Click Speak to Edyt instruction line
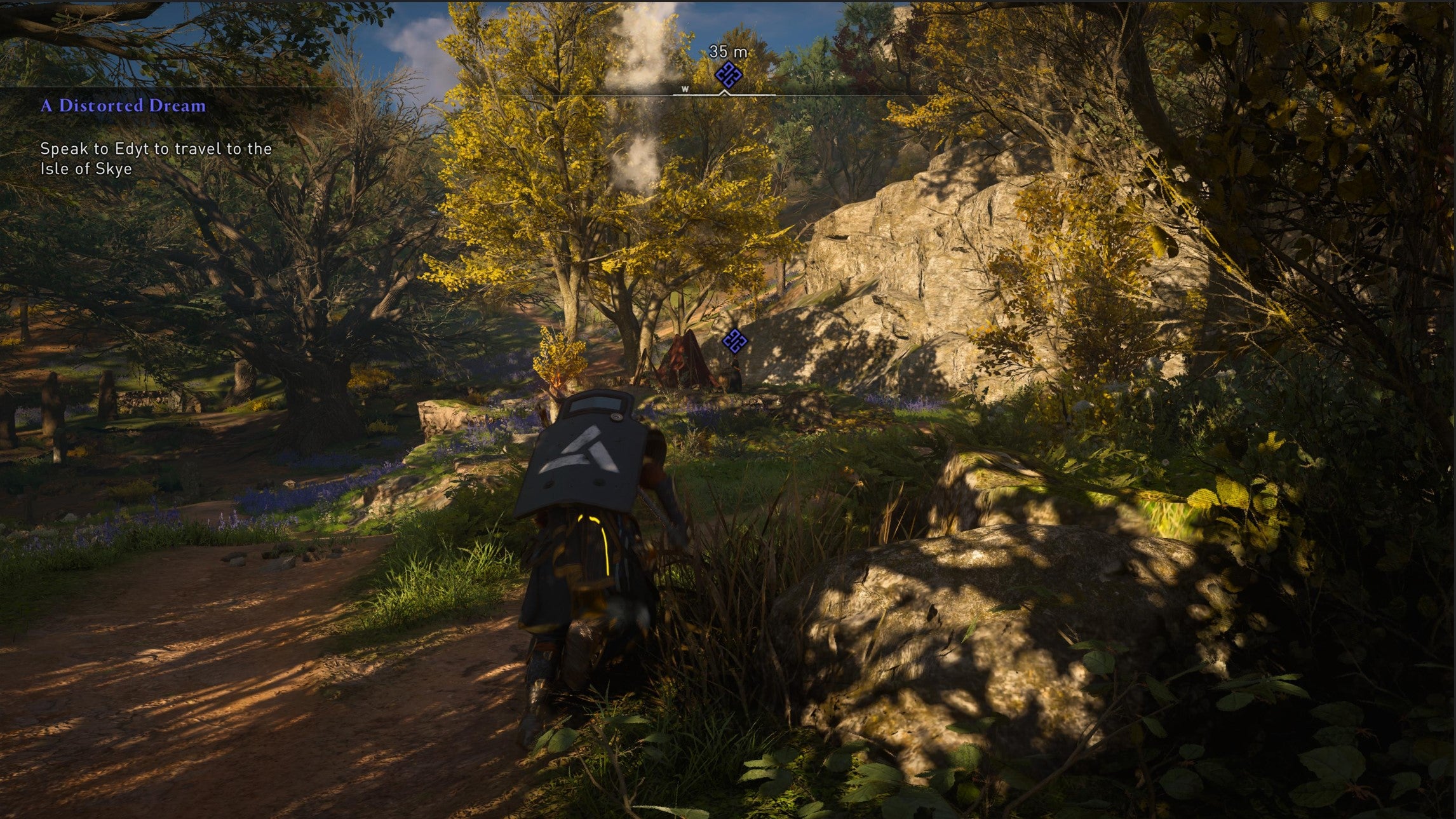1456x819 pixels. pyautogui.click(x=156, y=150)
